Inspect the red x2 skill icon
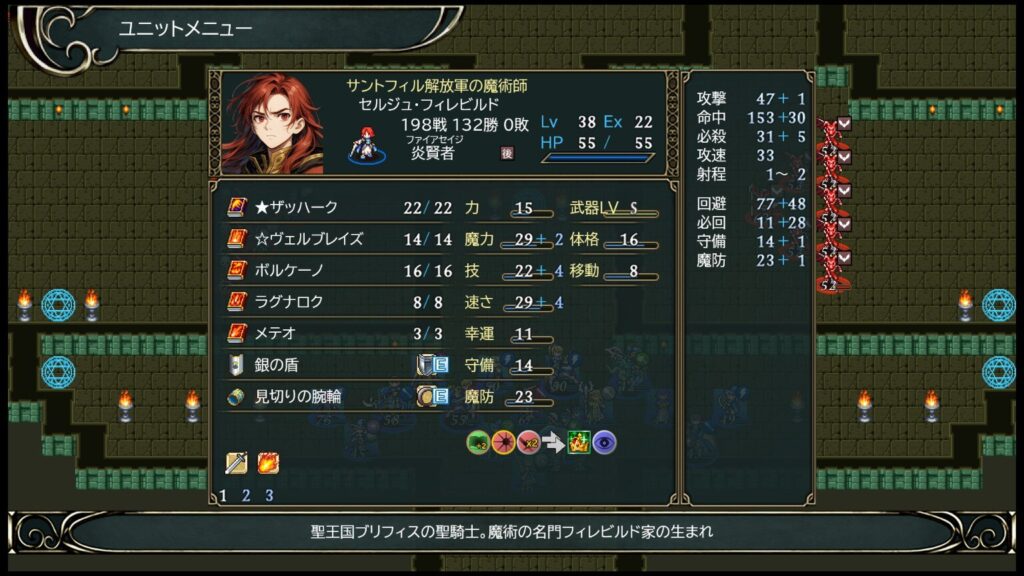Image resolution: width=1024 pixels, height=576 pixels. pyautogui.click(x=528, y=442)
